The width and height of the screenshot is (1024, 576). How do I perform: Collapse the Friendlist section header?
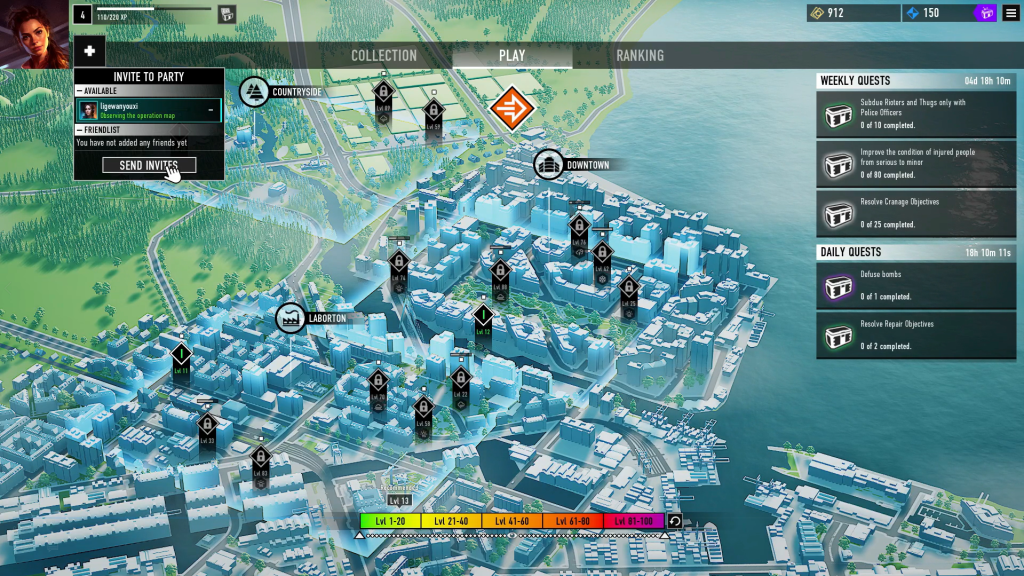pyautogui.click(x=79, y=130)
